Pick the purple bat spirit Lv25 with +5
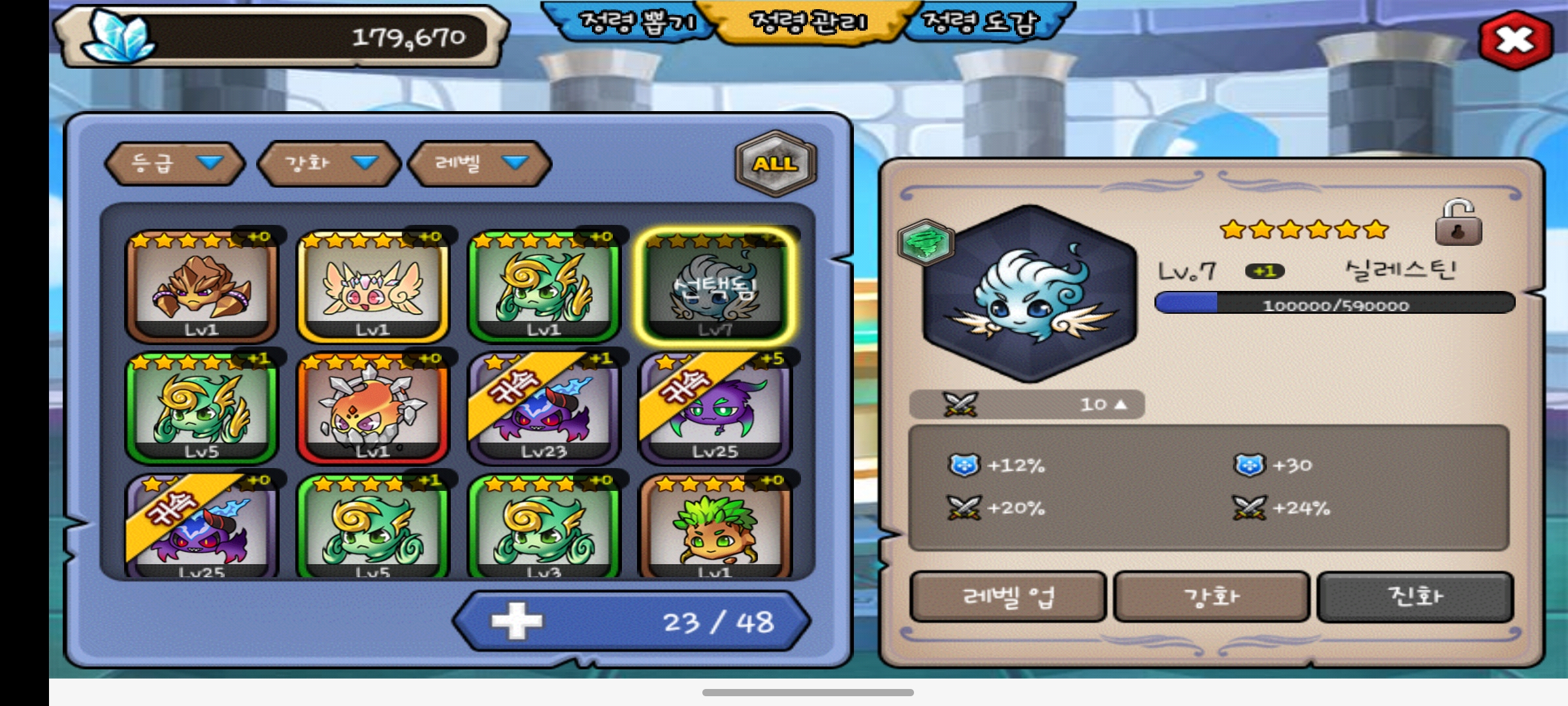 coord(715,409)
